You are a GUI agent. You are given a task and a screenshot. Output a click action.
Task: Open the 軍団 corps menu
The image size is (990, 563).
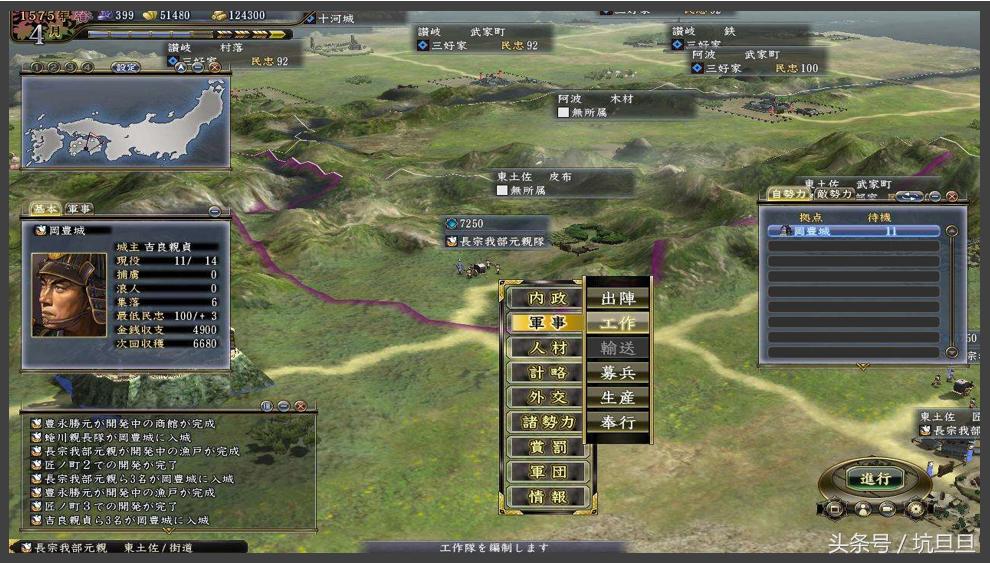coord(547,472)
